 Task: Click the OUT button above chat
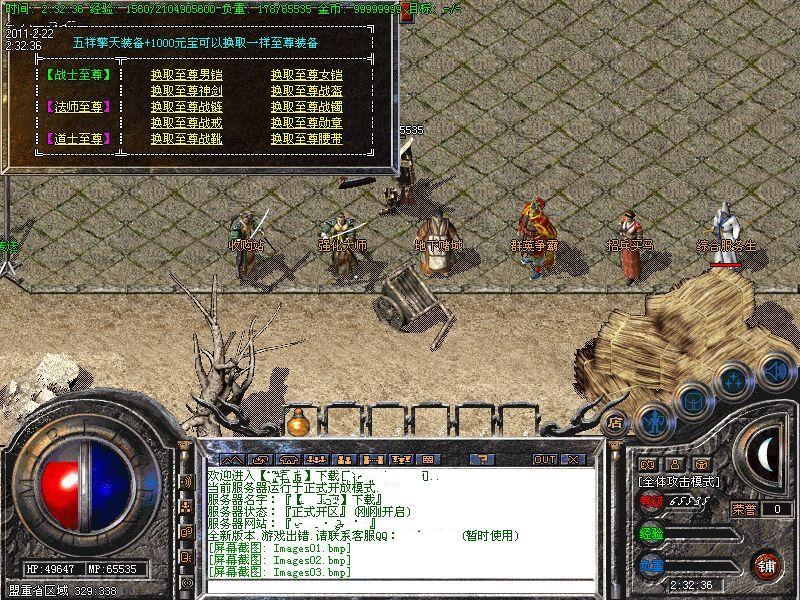[544, 460]
